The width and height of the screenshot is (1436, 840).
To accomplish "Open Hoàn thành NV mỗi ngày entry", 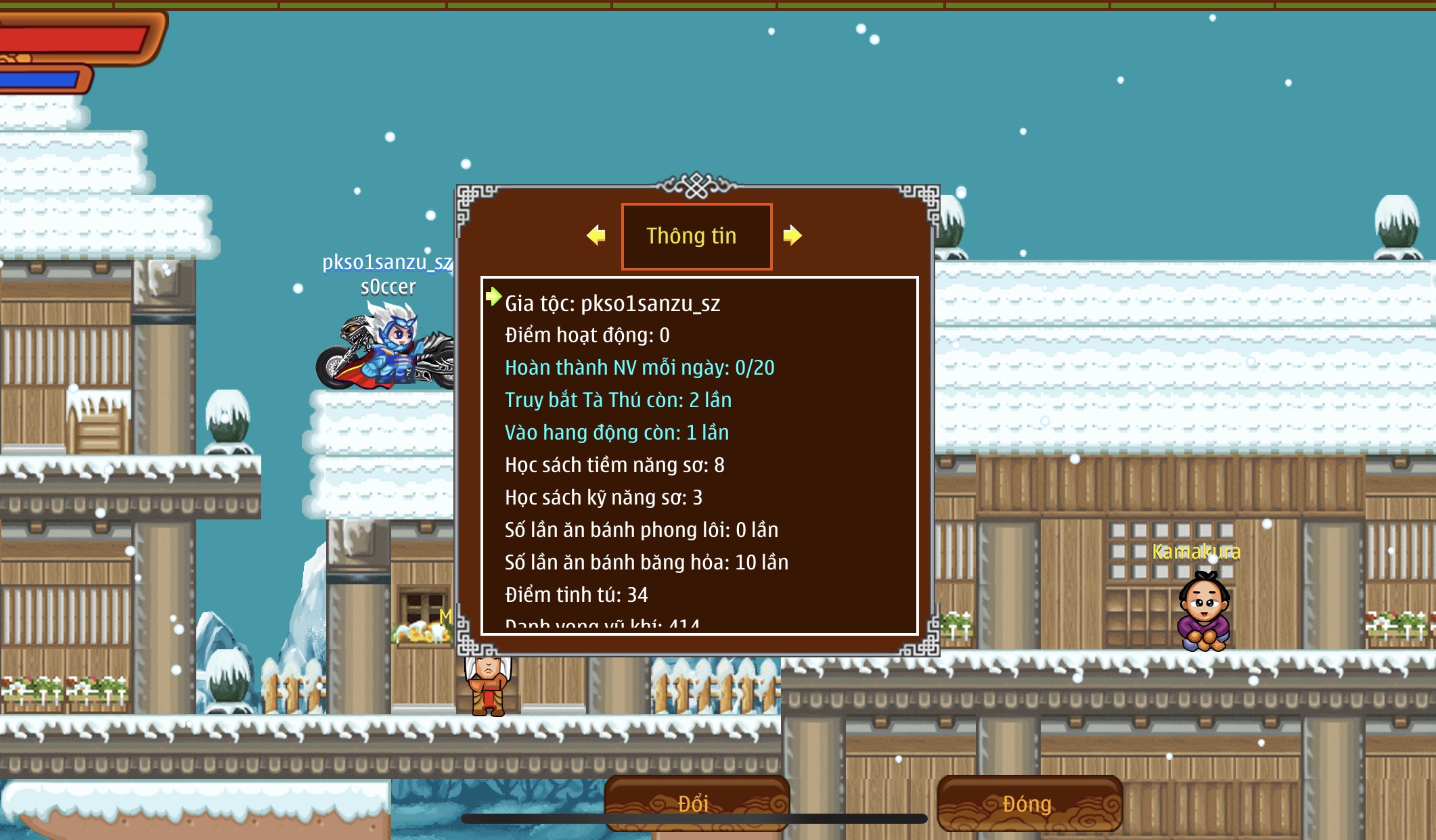I will click(640, 368).
